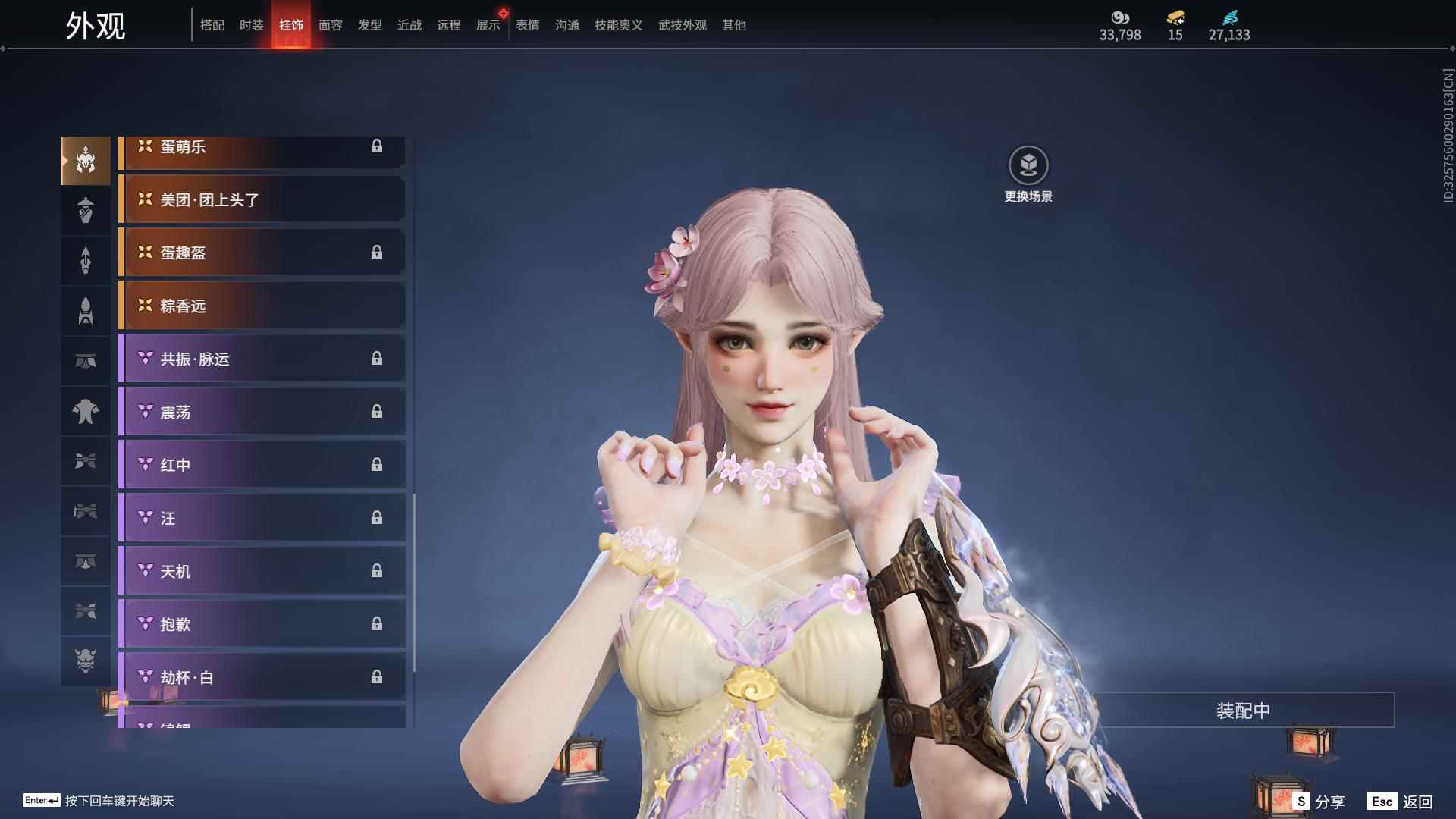
Task: Open the 搭配 tab
Action: coord(212,25)
